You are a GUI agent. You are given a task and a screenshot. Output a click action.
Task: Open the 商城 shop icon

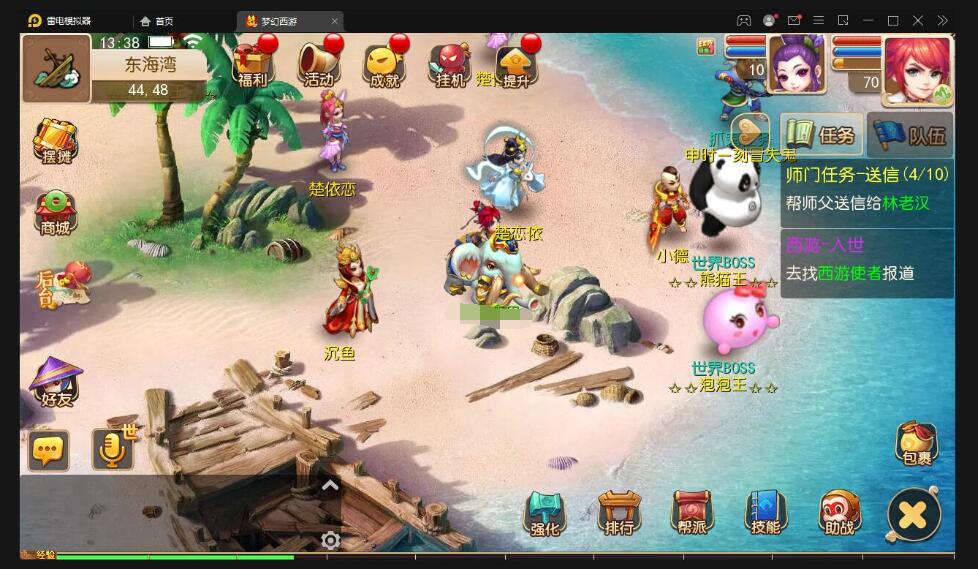click(x=56, y=212)
